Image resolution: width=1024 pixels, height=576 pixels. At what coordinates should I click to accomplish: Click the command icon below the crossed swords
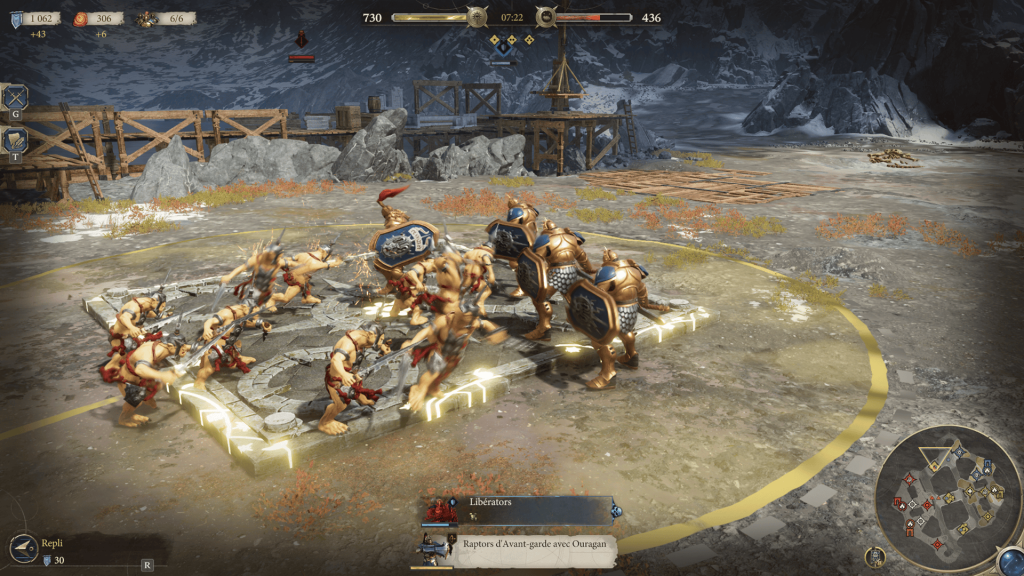click(15, 141)
